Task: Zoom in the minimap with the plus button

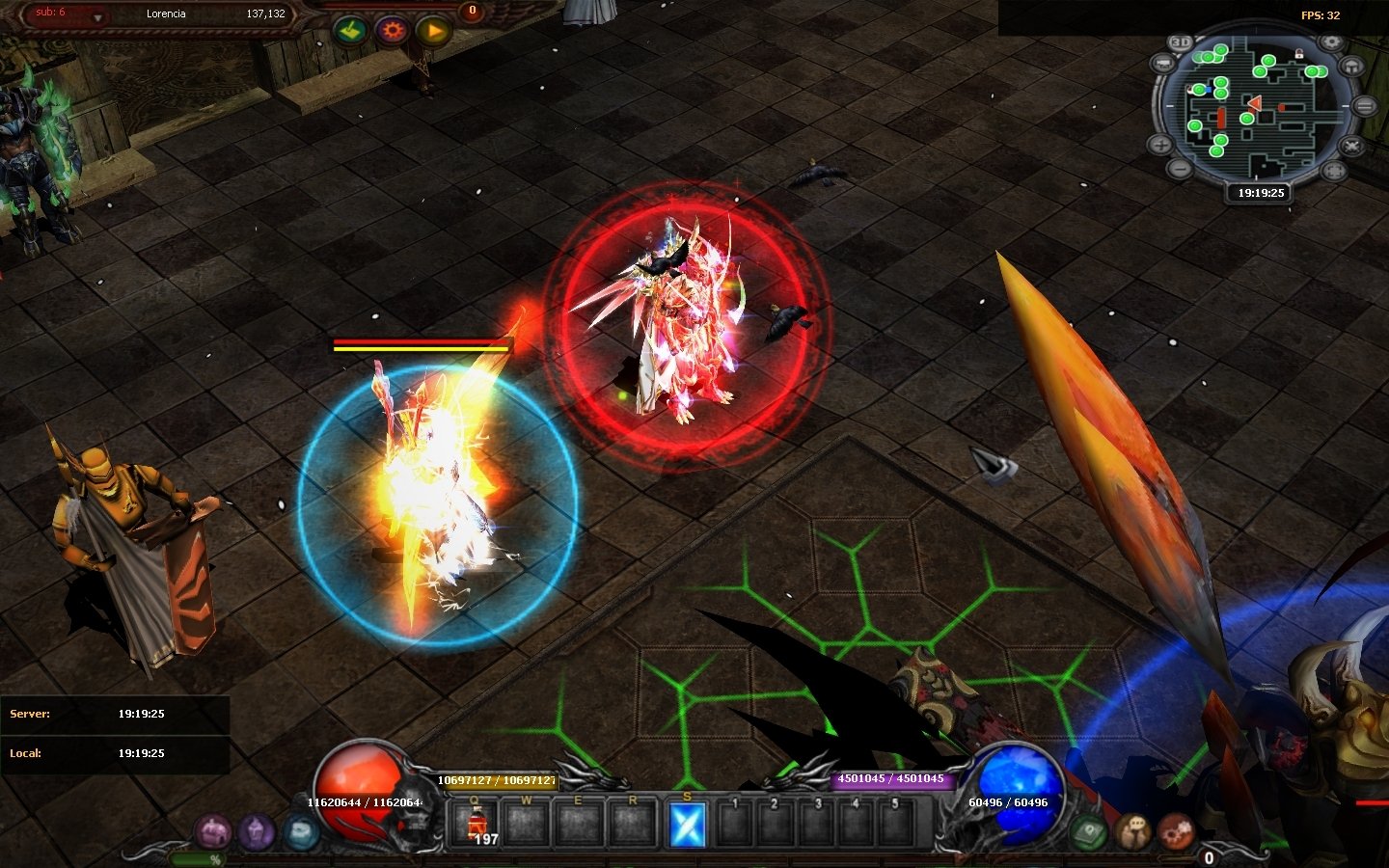Action: click(1159, 146)
